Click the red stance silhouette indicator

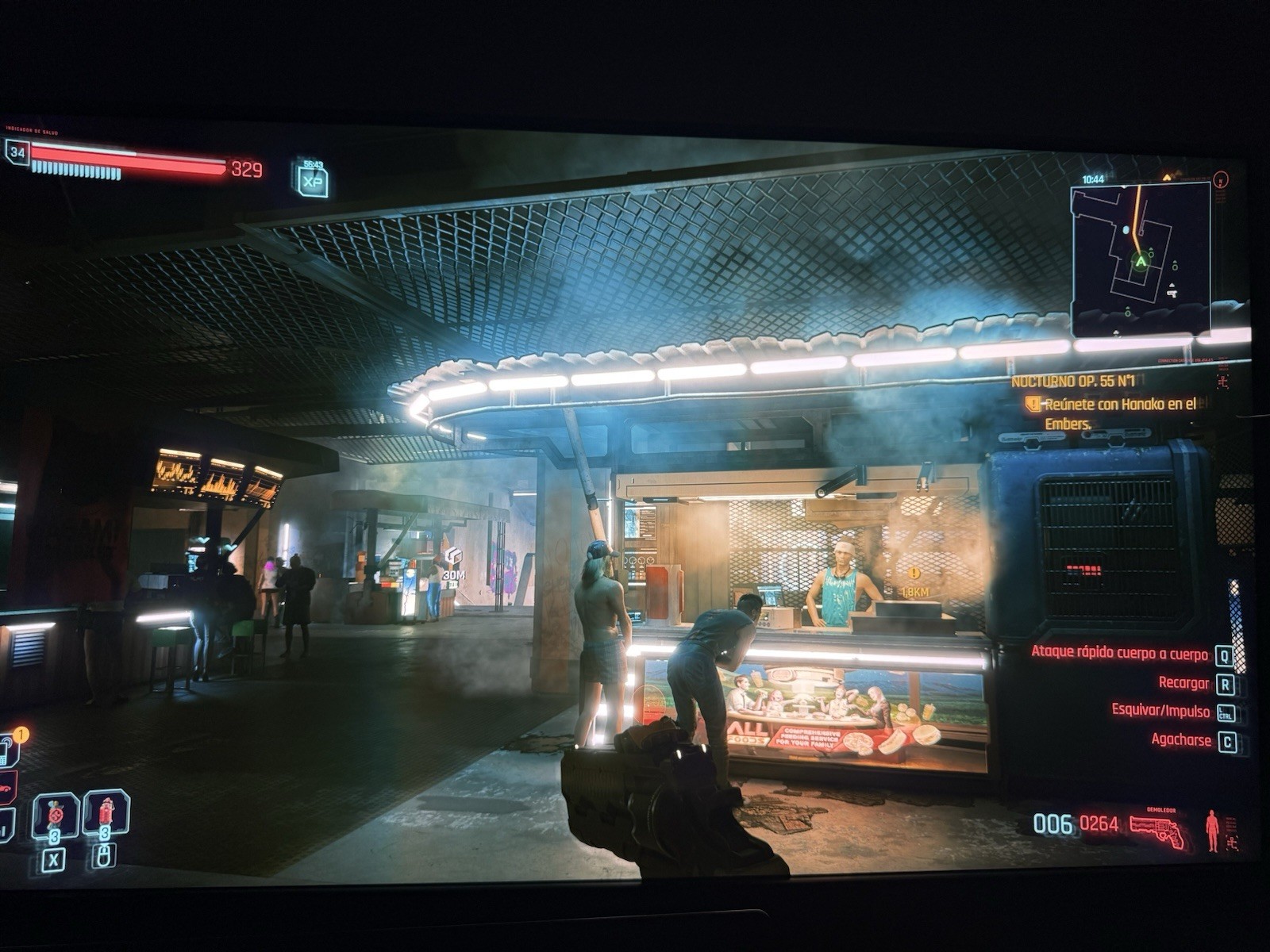(1212, 830)
